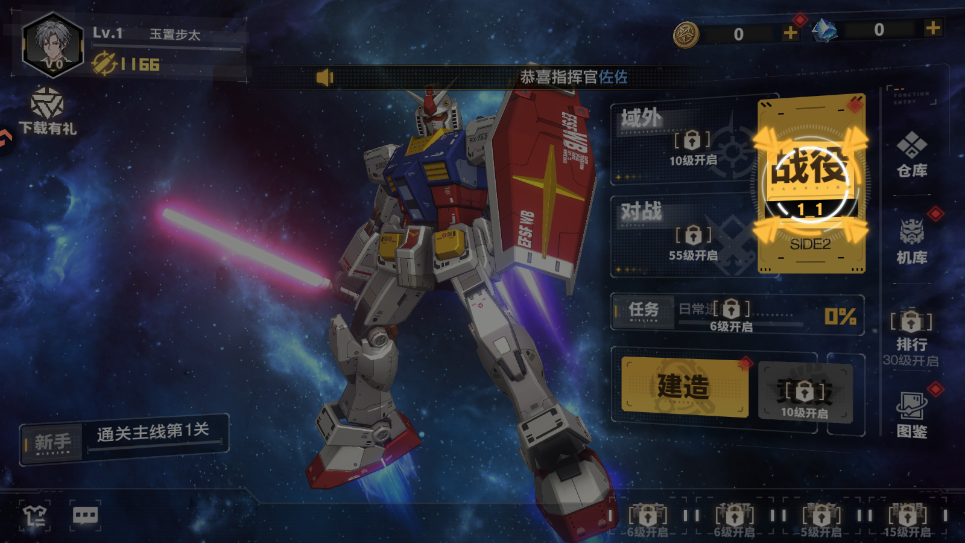Open the 建造 build button

click(684, 386)
